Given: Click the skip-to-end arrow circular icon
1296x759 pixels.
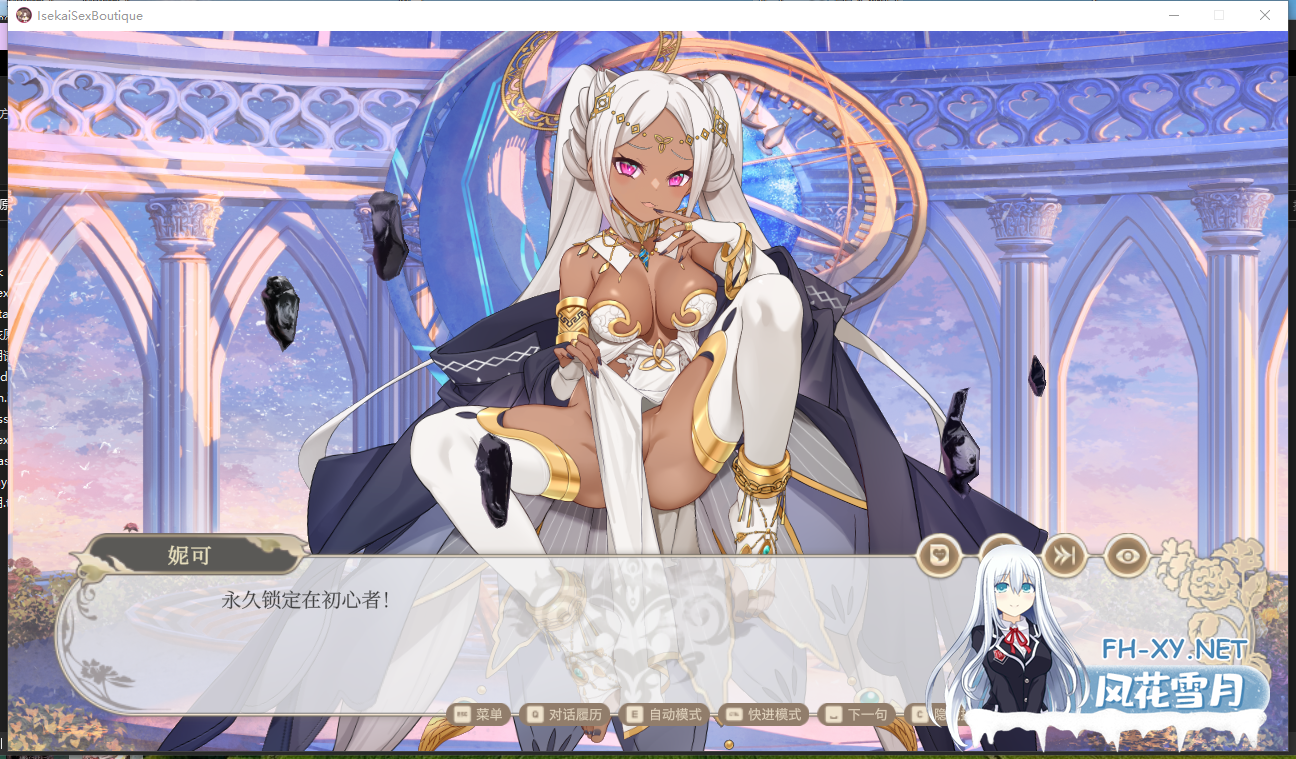Looking at the screenshot, I should [x=1063, y=555].
